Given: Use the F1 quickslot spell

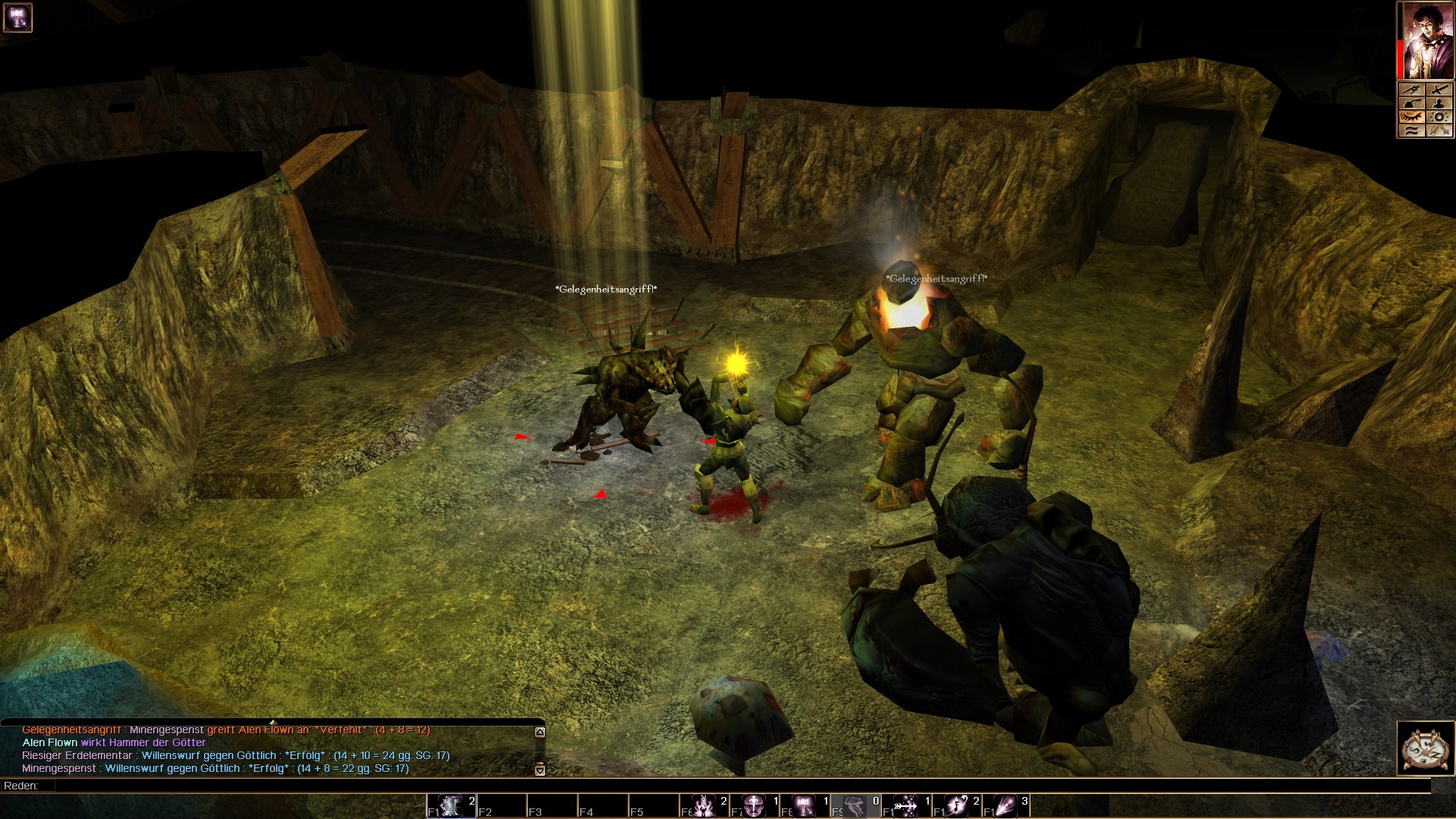Looking at the screenshot, I should click(451, 805).
